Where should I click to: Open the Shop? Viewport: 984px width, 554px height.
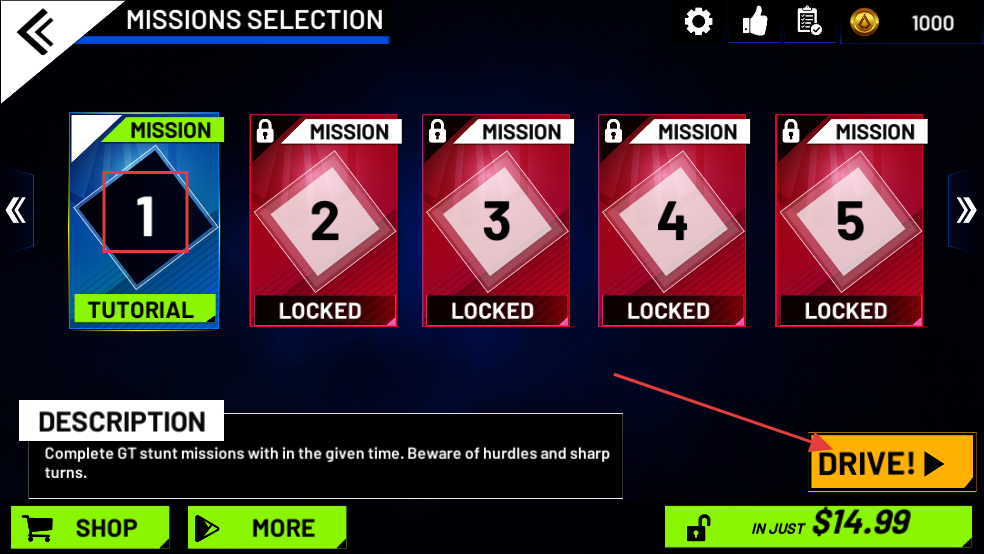tap(89, 528)
